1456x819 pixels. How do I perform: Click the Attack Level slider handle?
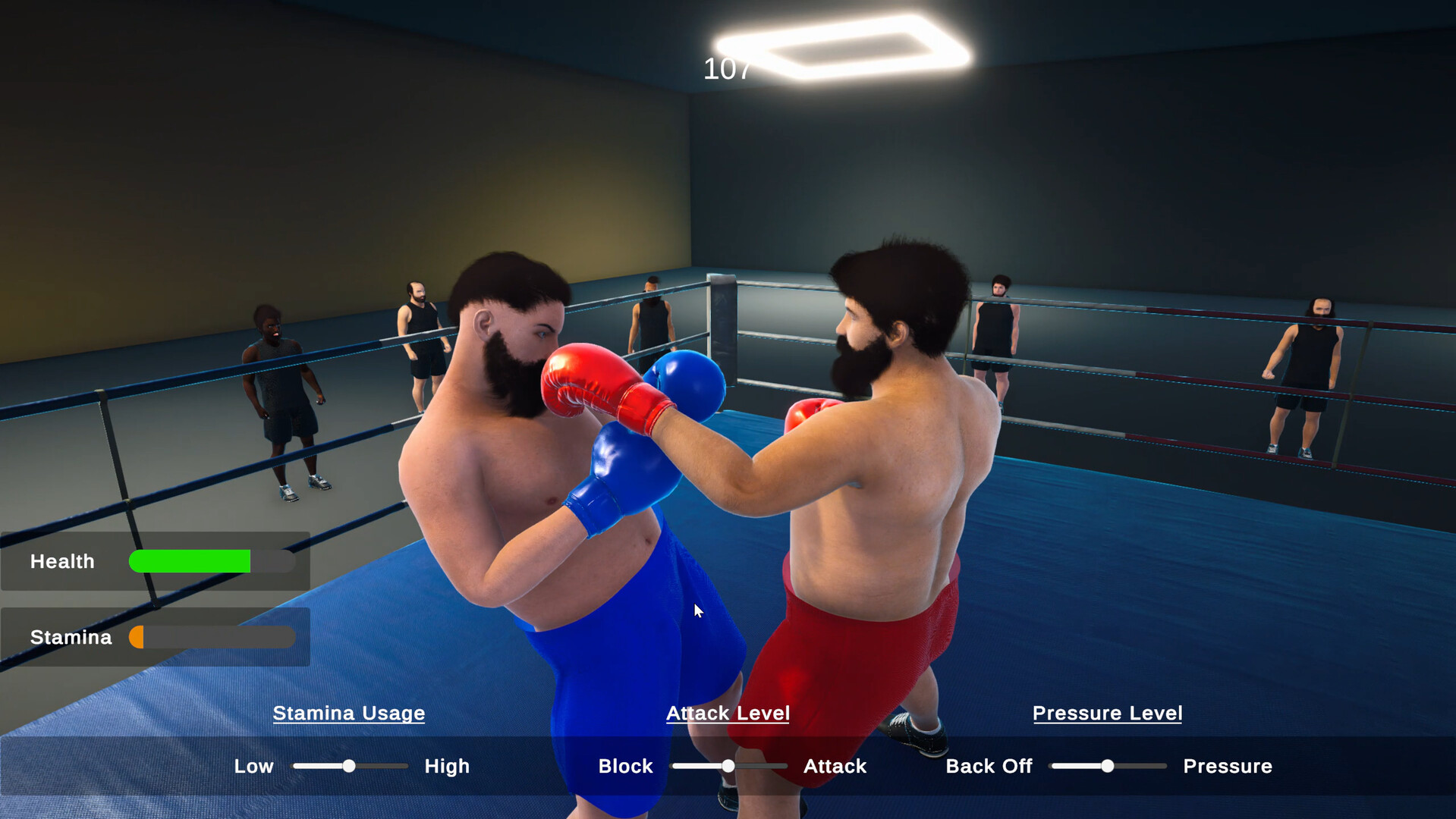click(x=727, y=767)
